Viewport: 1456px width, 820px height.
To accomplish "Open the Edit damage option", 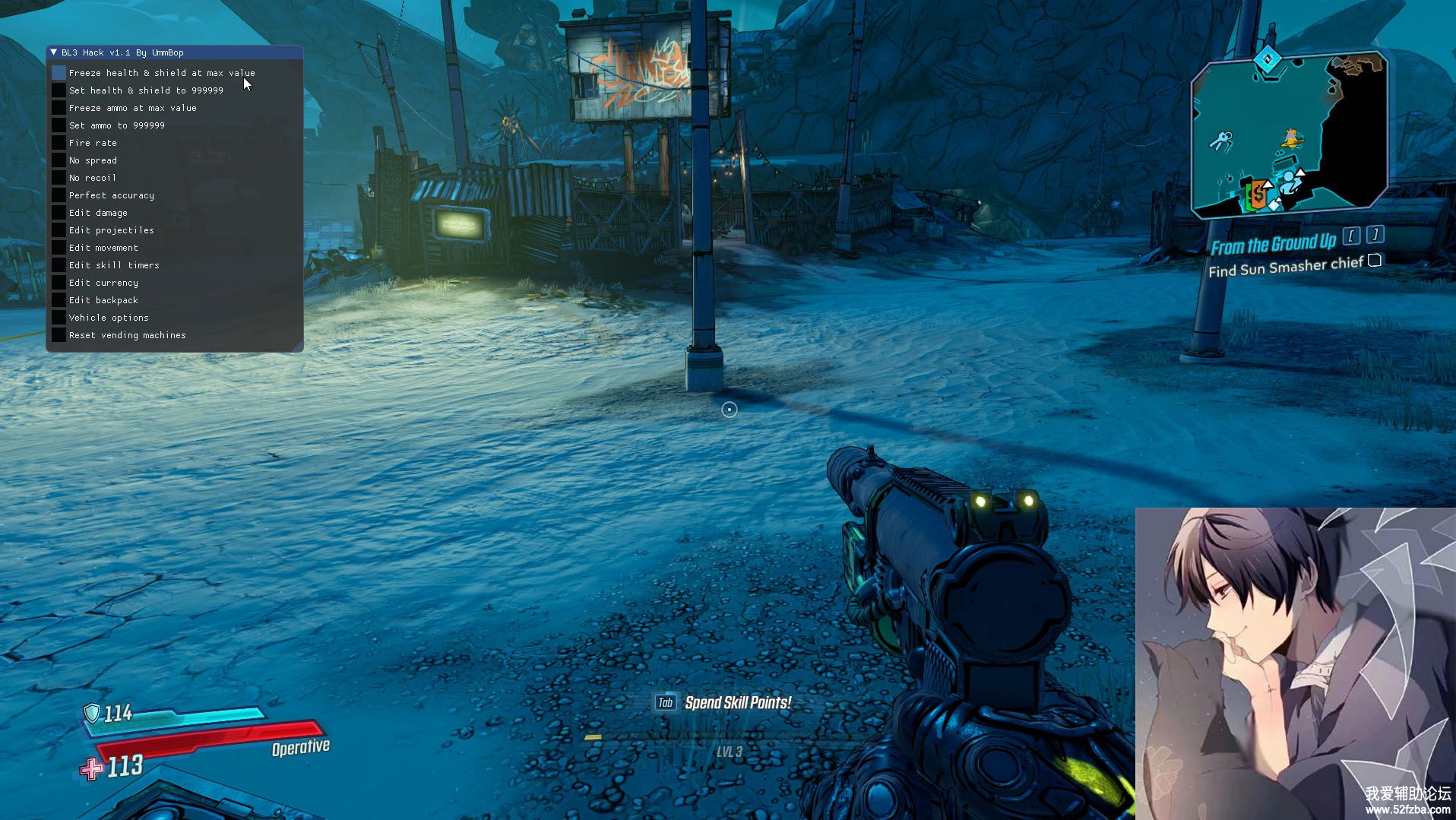I will [59, 213].
